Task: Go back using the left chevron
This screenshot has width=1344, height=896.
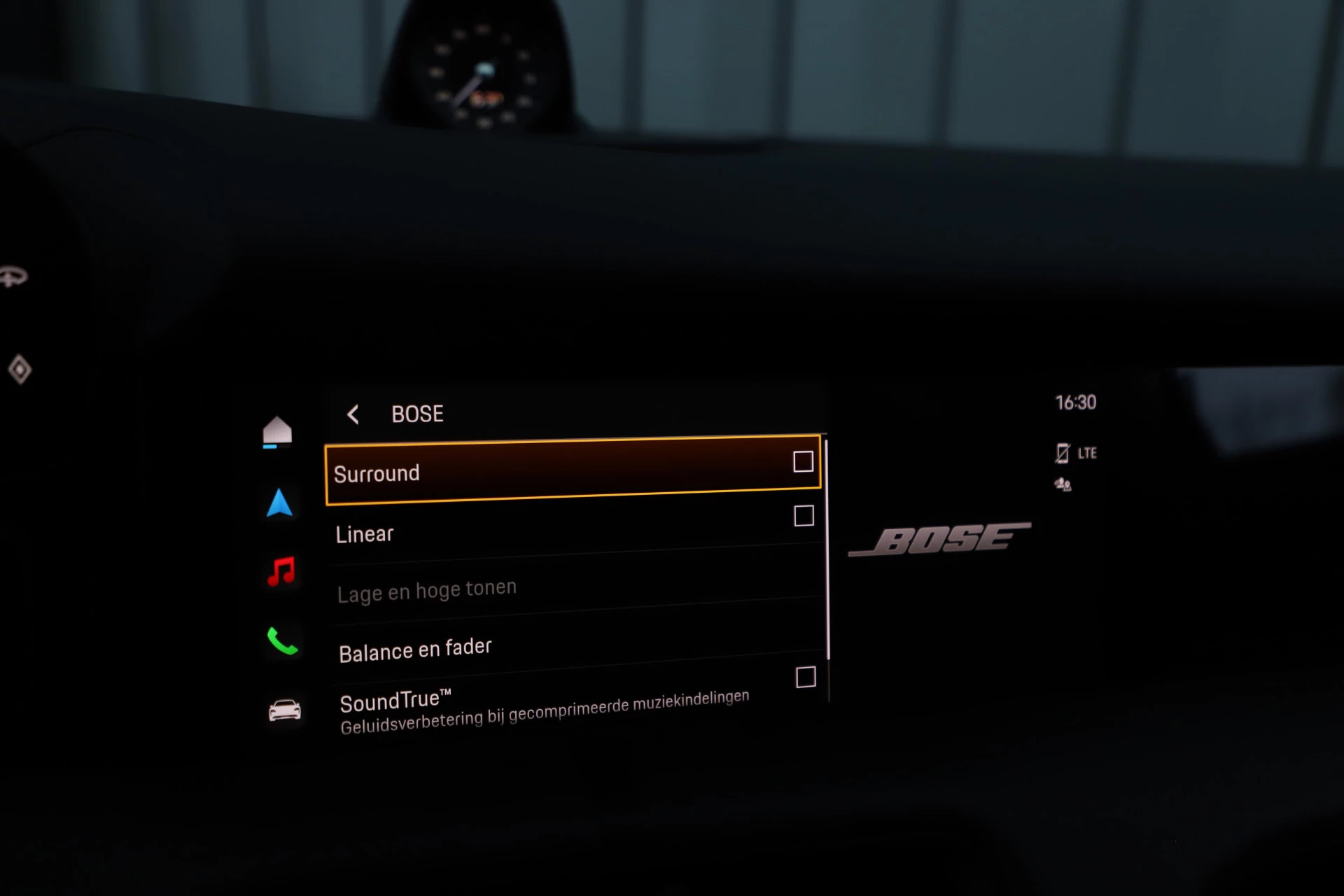Action: pos(353,414)
